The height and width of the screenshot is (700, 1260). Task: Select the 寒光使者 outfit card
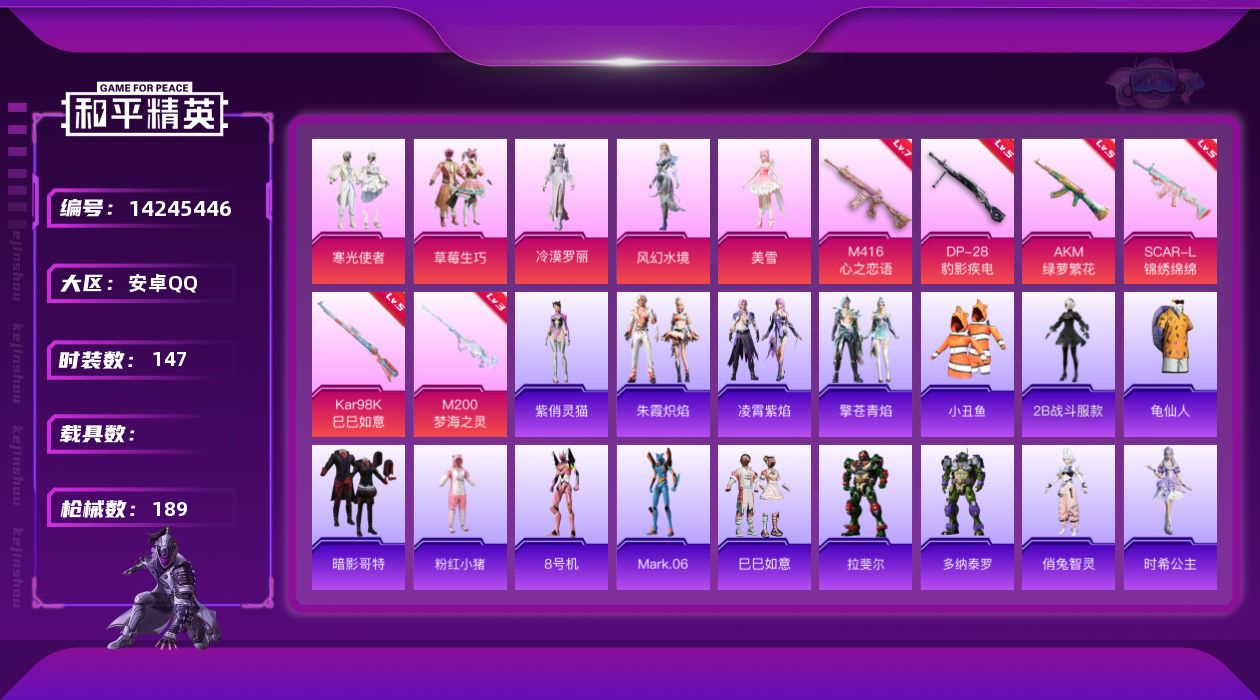(x=358, y=210)
